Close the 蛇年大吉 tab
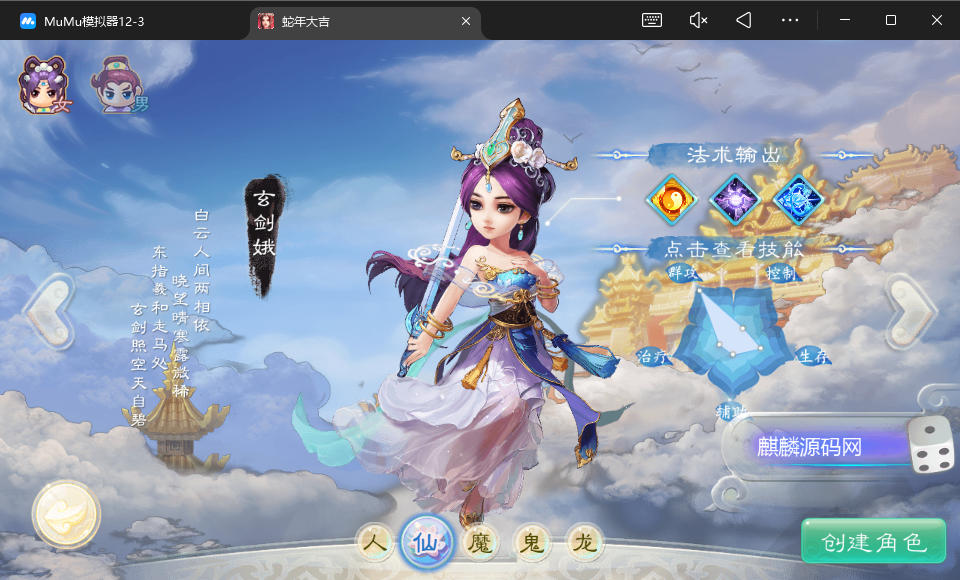 coord(466,20)
